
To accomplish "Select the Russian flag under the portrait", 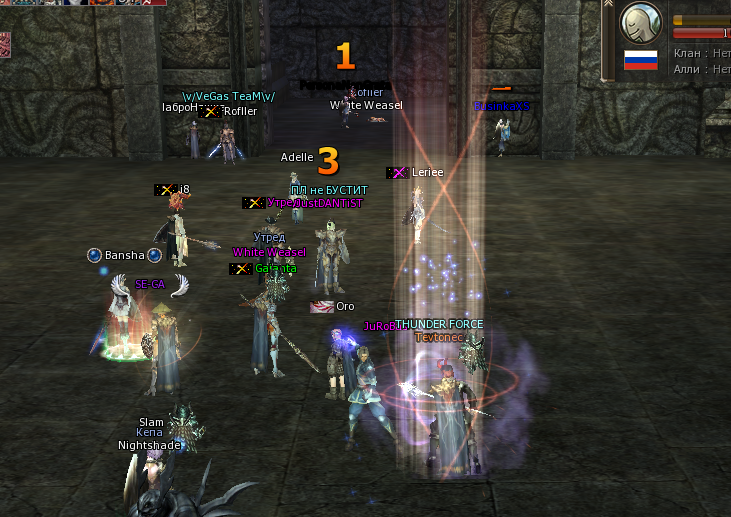I will (640, 59).
